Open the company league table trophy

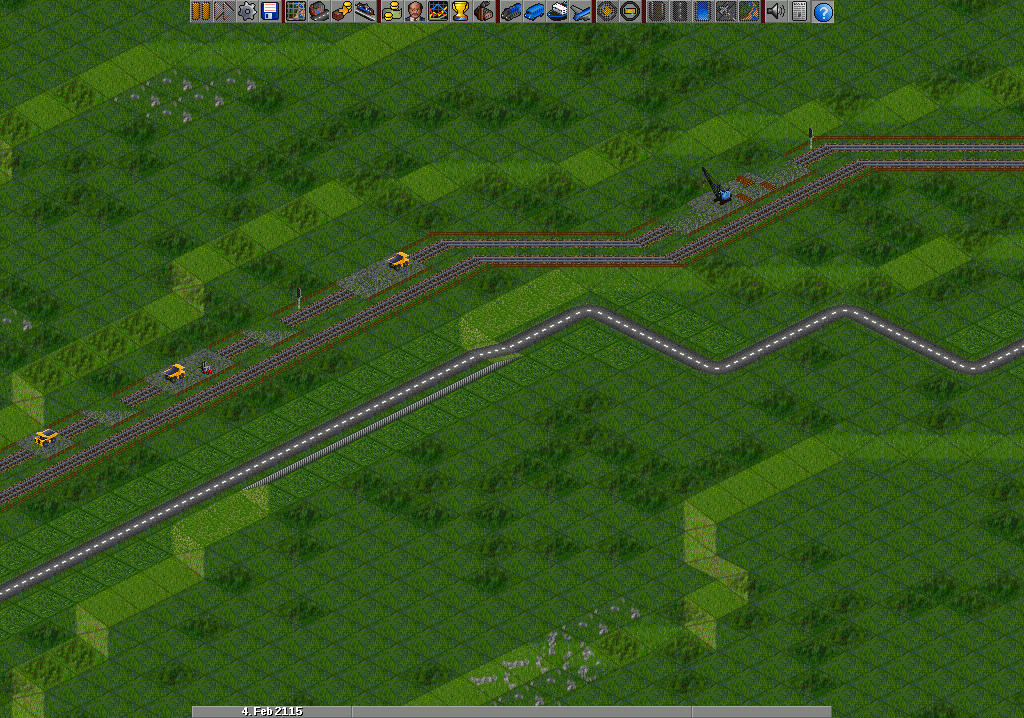pyautogui.click(x=459, y=12)
